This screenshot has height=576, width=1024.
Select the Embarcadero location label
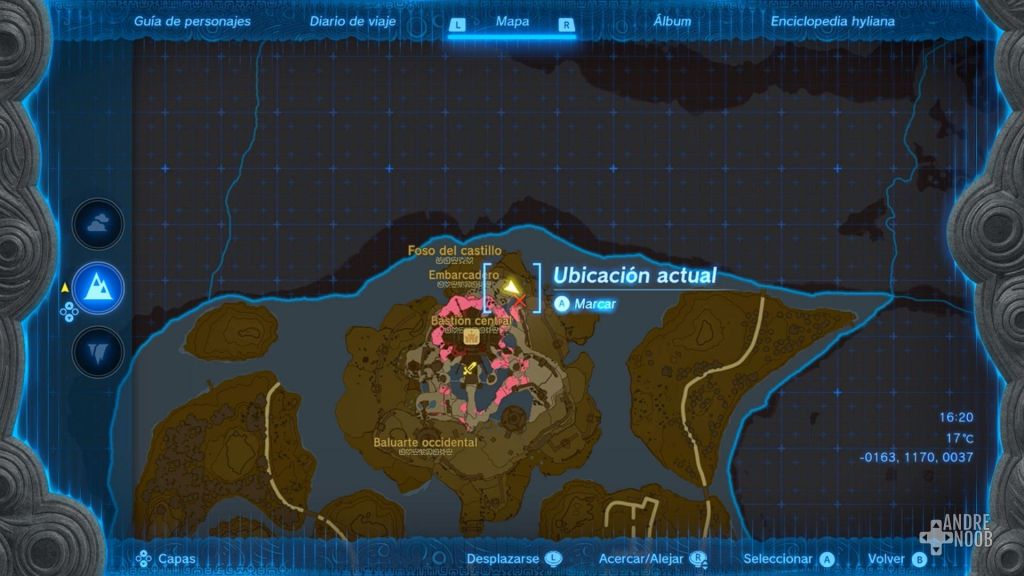pos(463,274)
